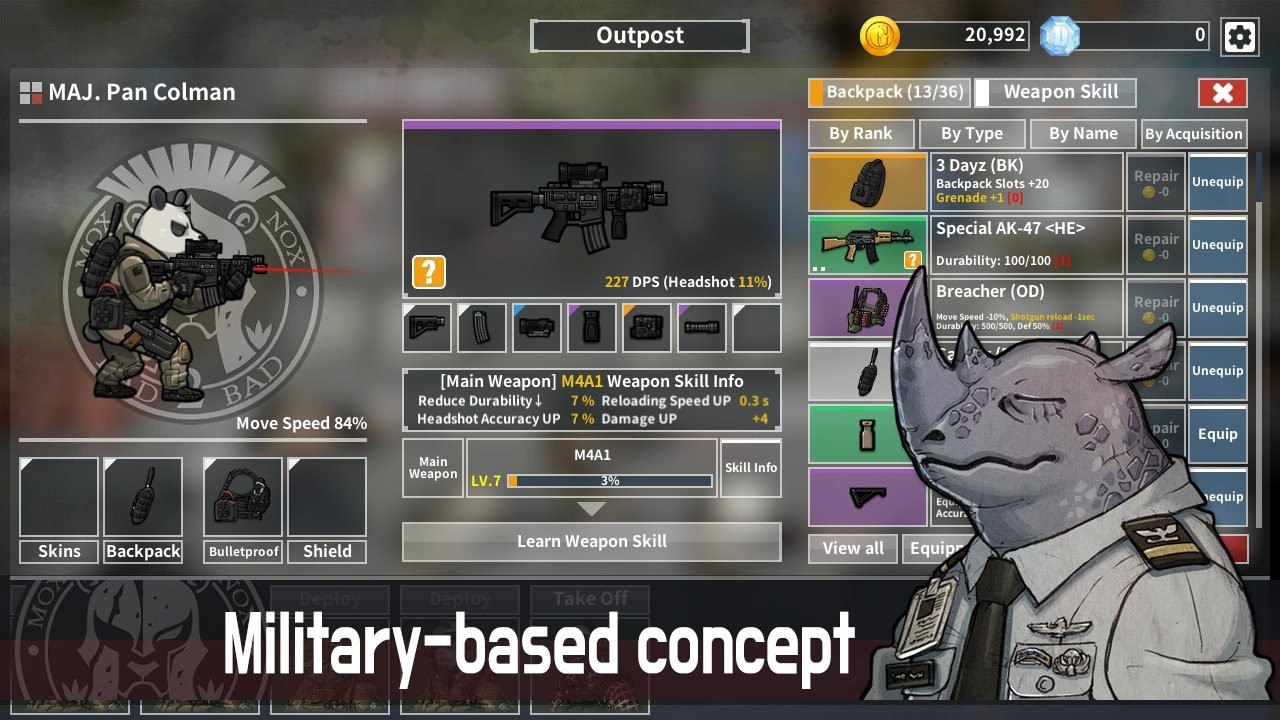
Task: Open the Skins slot
Action: coord(59,498)
